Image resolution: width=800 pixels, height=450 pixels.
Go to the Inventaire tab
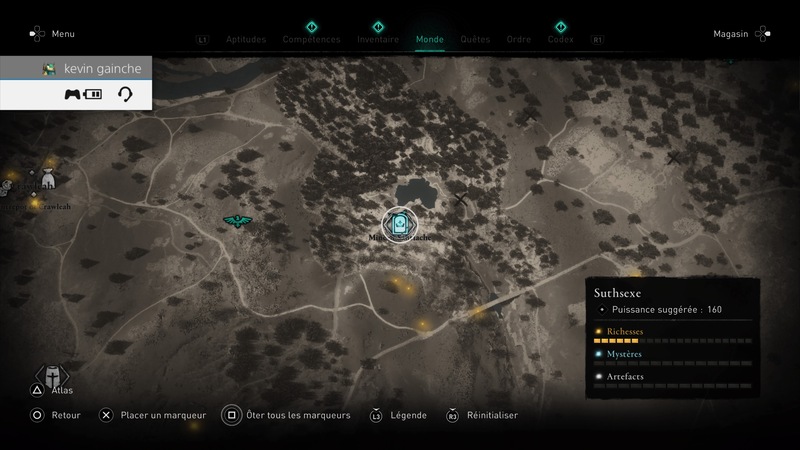(378, 40)
